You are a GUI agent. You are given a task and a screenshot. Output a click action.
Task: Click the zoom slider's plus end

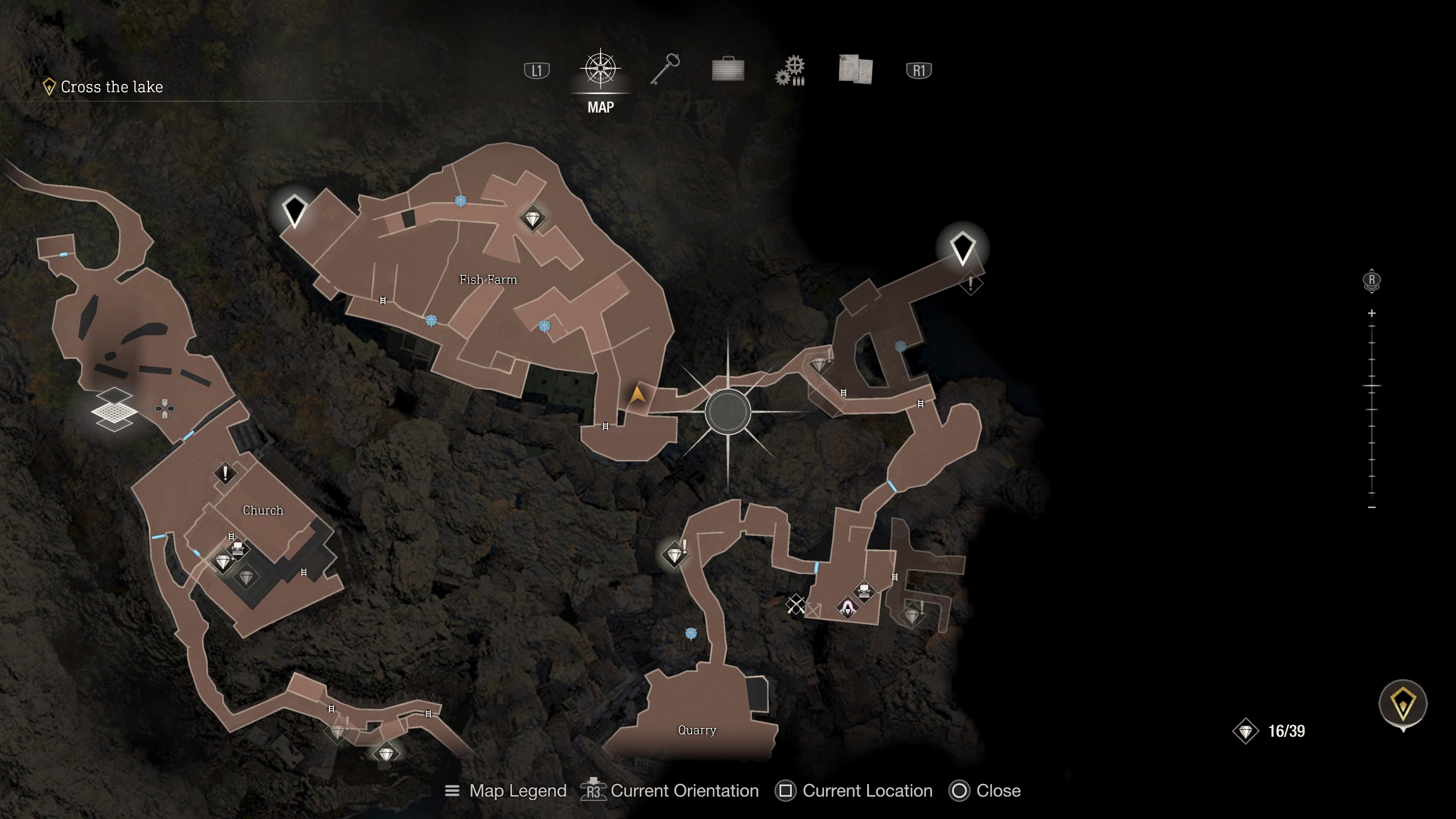(1372, 313)
